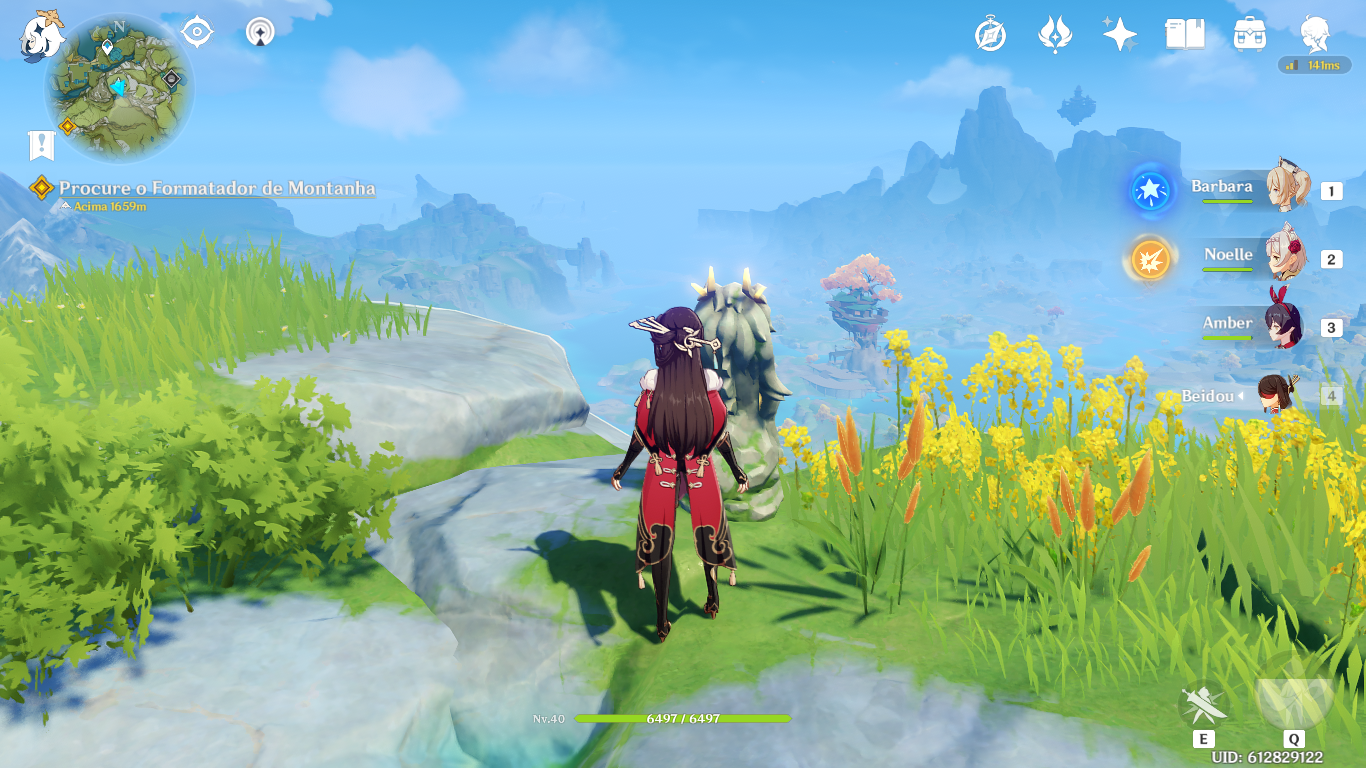The width and height of the screenshot is (1366, 768).
Task: Open the adventurer handbook book icon
Action: [x=1185, y=35]
